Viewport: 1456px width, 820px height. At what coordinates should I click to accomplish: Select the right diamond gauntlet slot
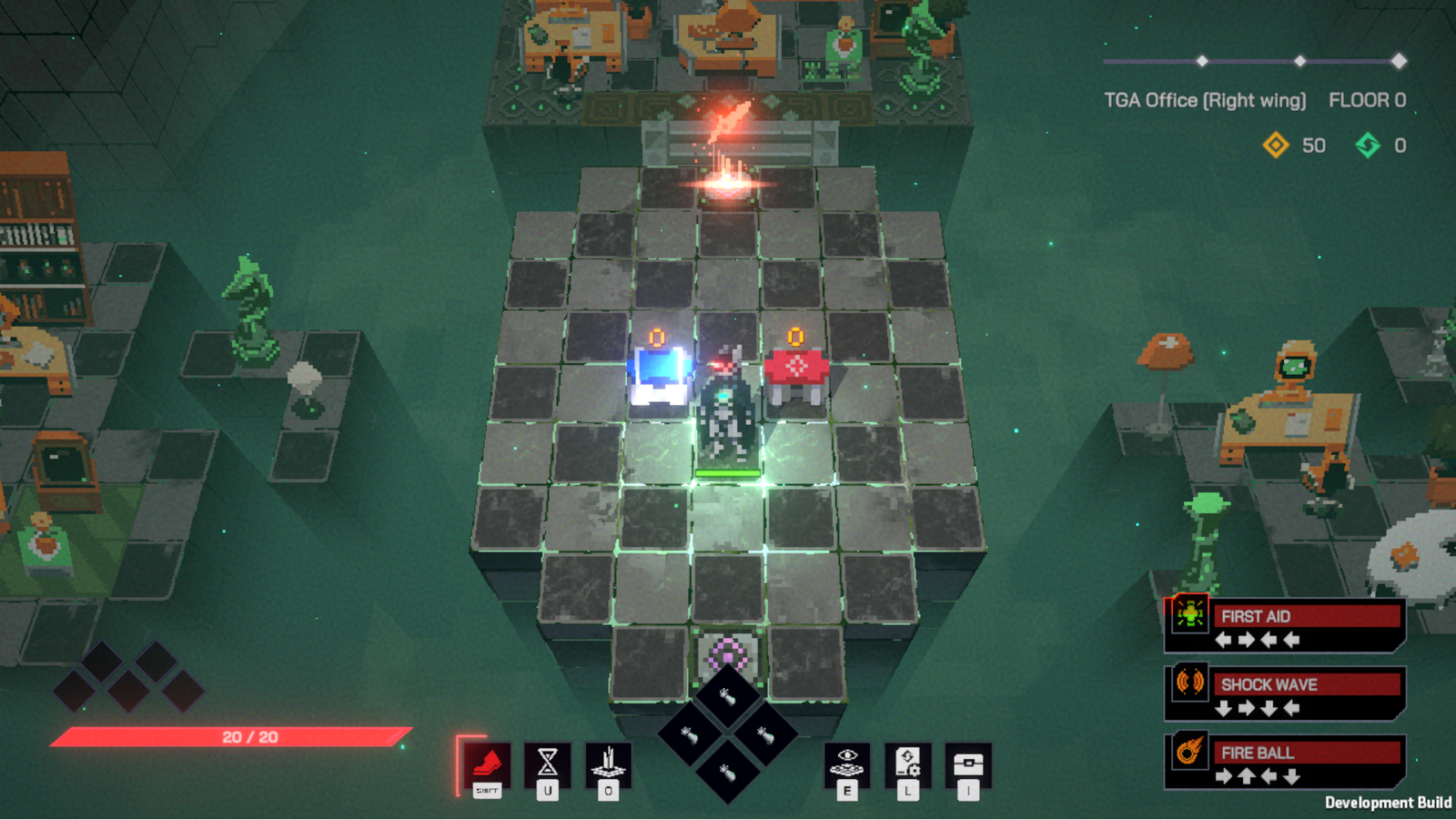pyautogui.click(x=765, y=734)
